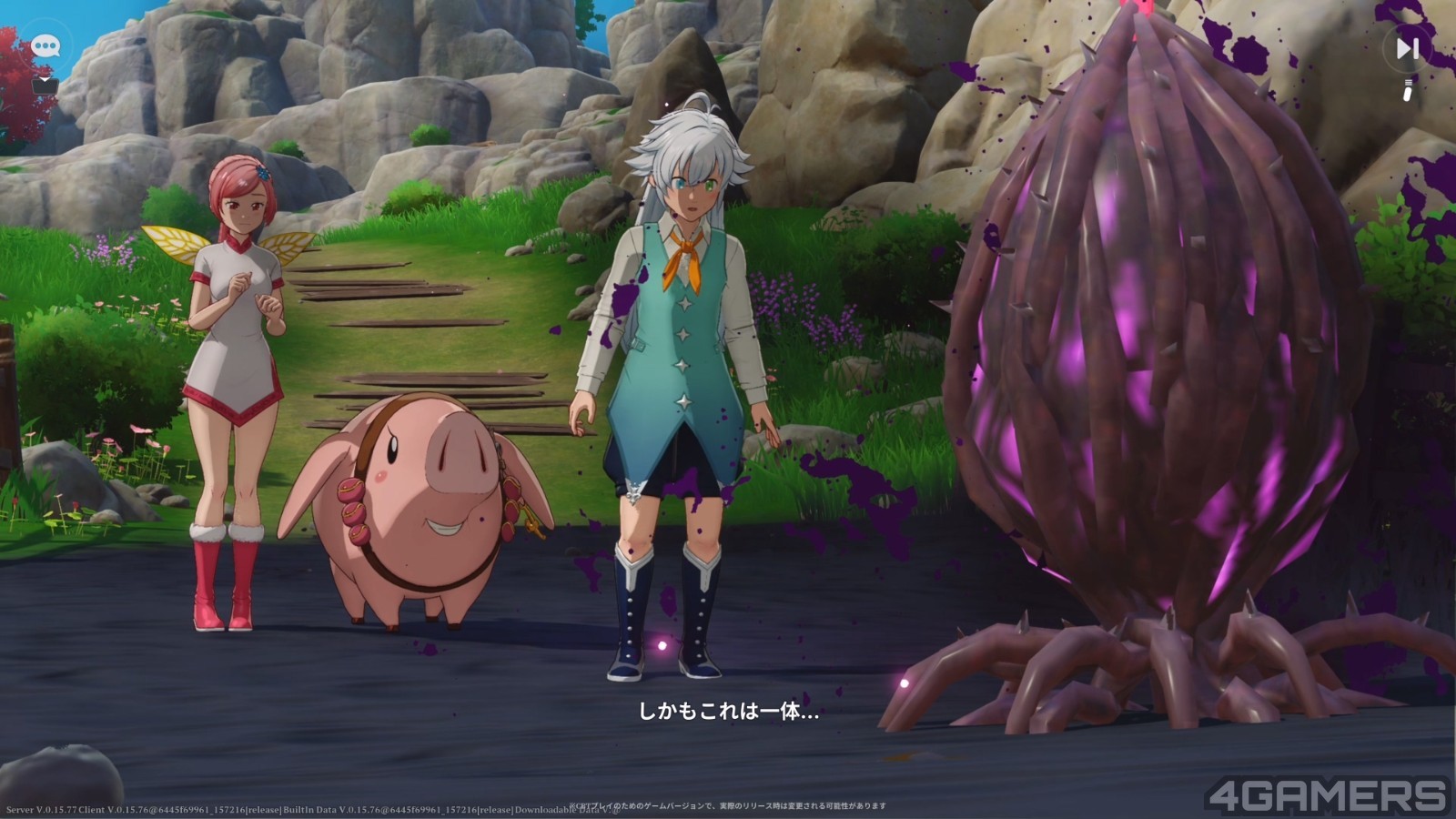
Task: Skip the cutscene with the skip button
Action: pyautogui.click(x=1407, y=48)
